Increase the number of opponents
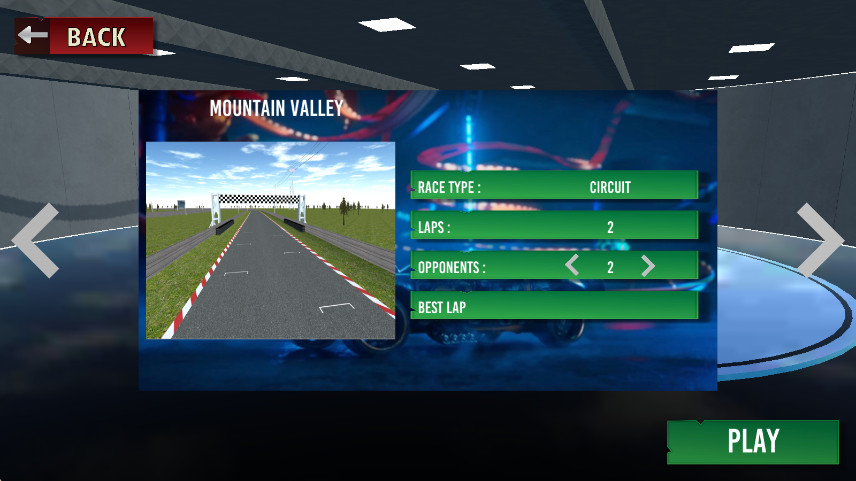The image size is (856, 481). (648, 266)
